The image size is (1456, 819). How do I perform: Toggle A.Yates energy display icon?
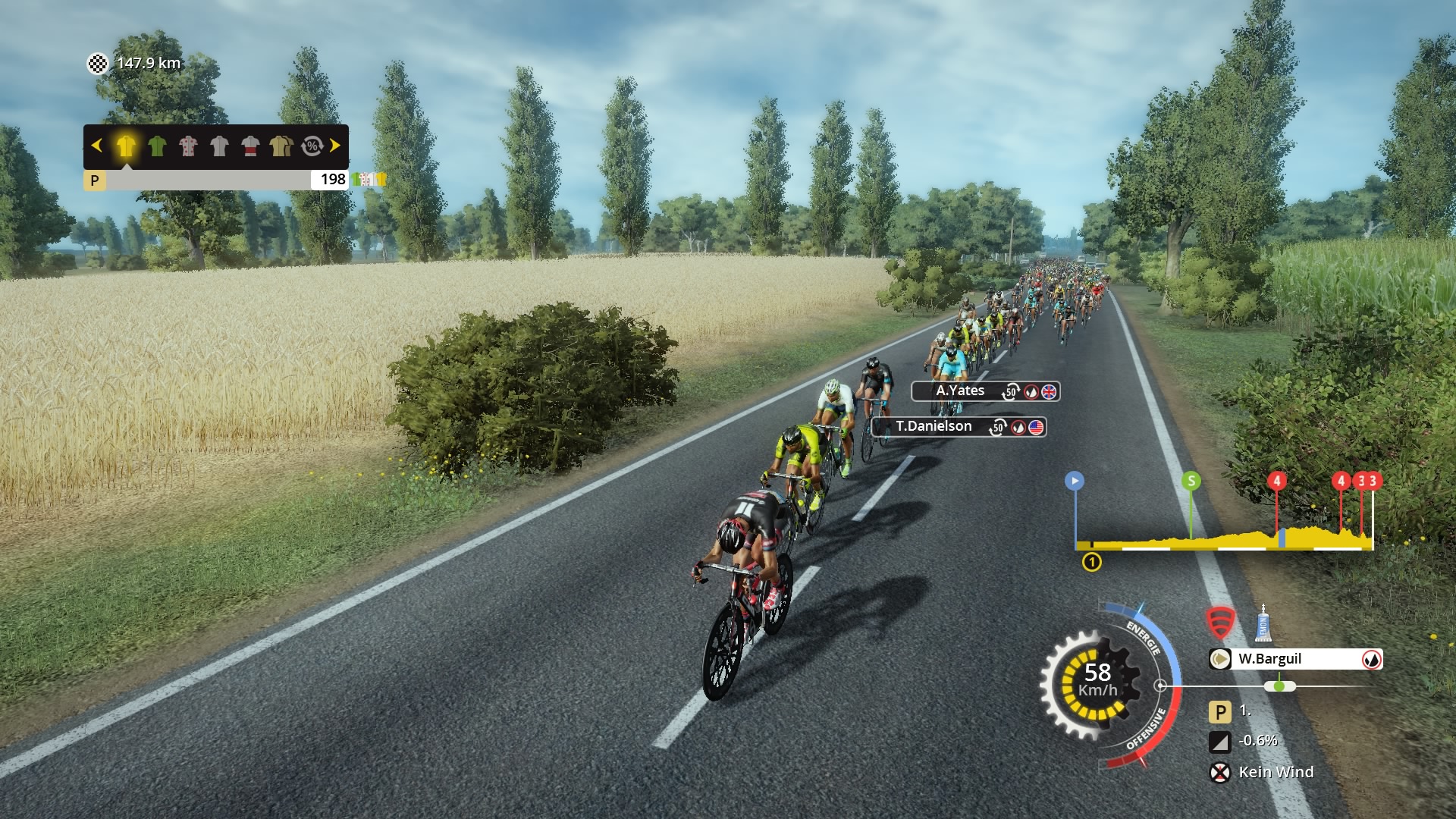pos(1031,391)
